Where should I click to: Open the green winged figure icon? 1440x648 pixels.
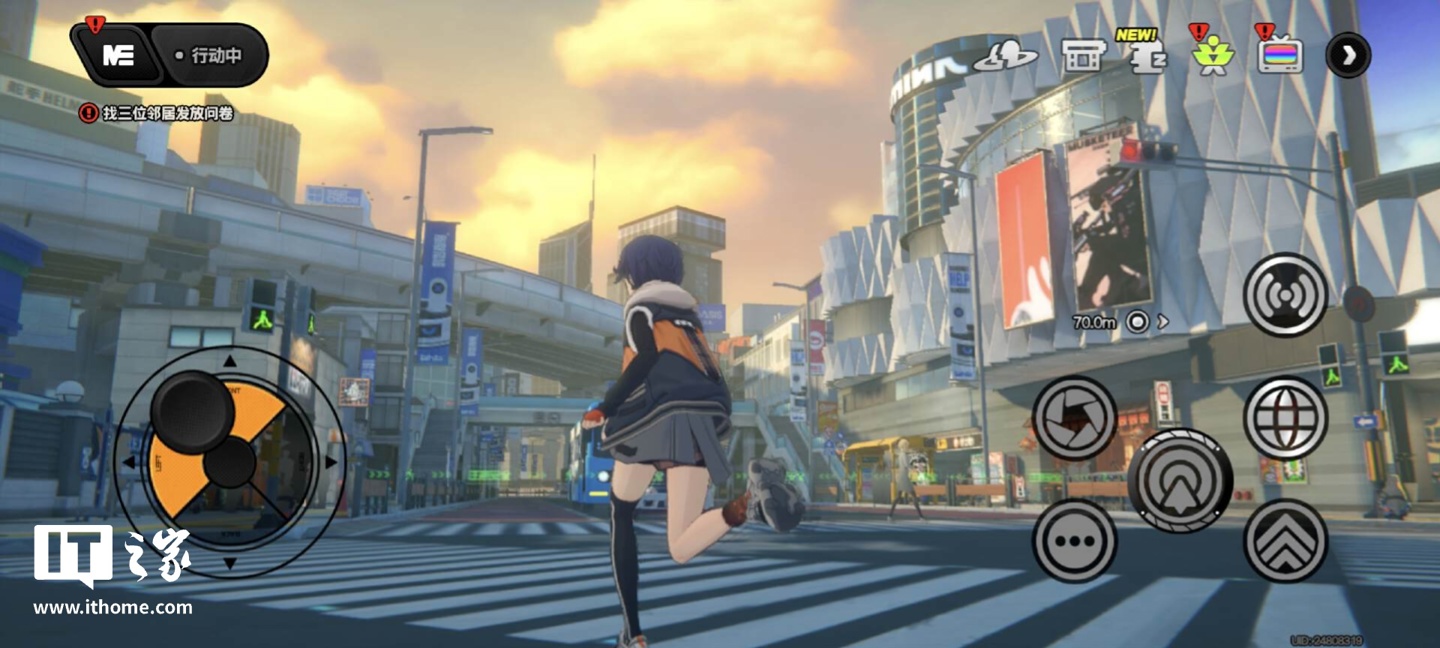1213,56
